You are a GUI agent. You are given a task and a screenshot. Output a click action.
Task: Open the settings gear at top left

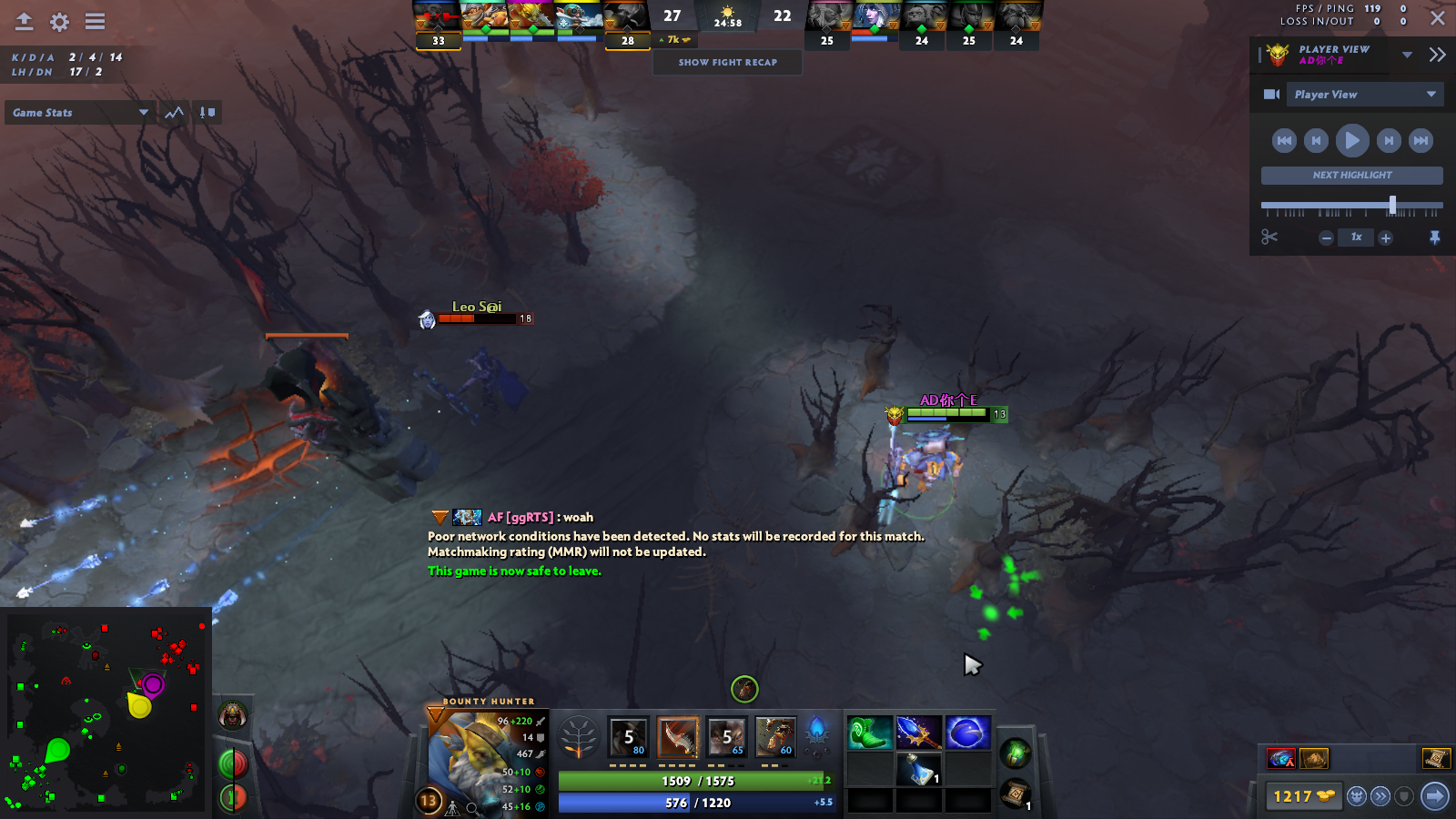click(58, 24)
